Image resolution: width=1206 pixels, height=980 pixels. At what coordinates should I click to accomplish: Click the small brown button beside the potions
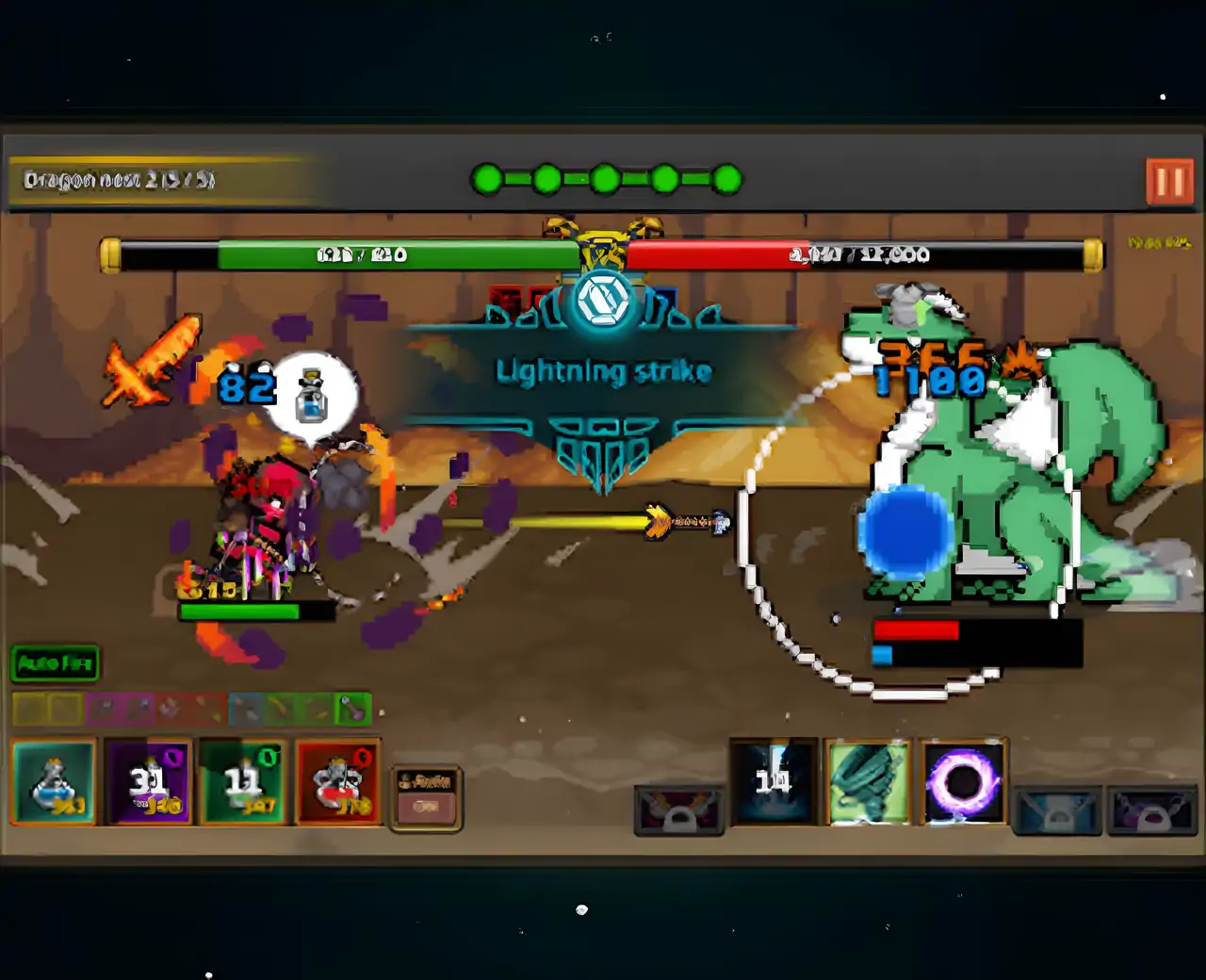tap(426, 797)
